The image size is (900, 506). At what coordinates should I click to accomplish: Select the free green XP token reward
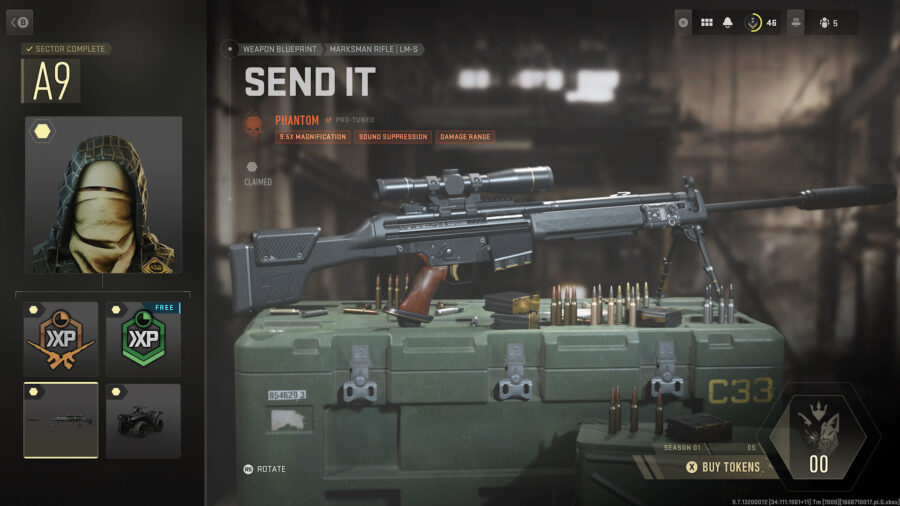[x=144, y=339]
